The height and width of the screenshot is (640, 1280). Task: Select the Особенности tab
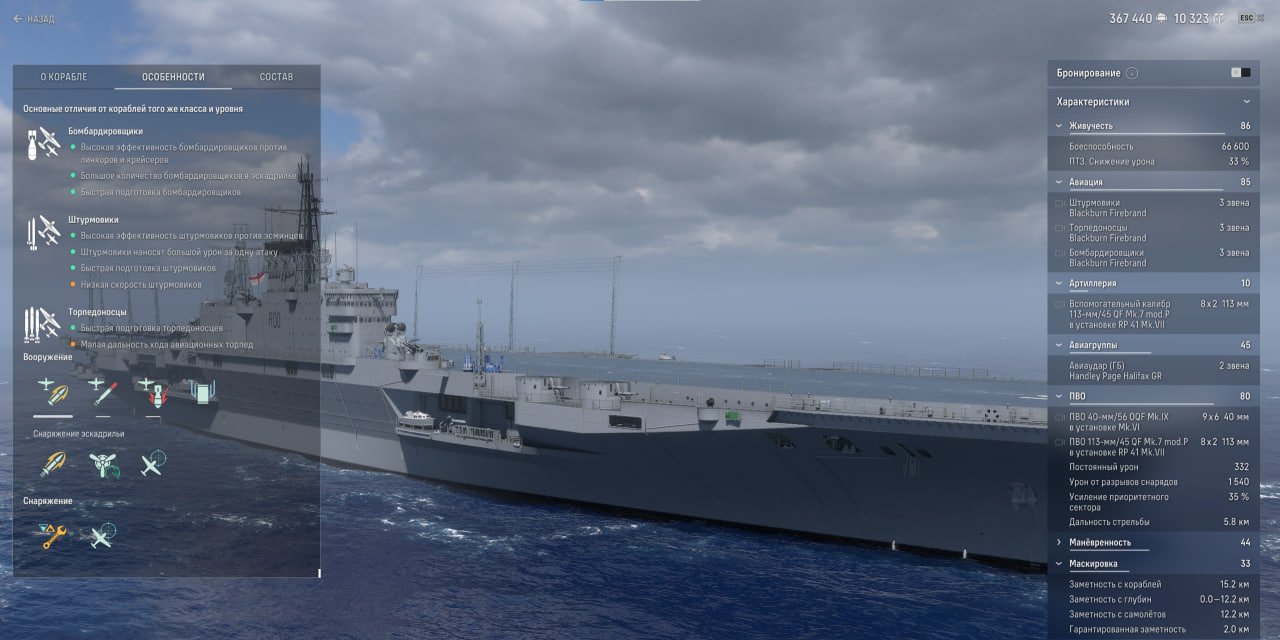point(173,77)
